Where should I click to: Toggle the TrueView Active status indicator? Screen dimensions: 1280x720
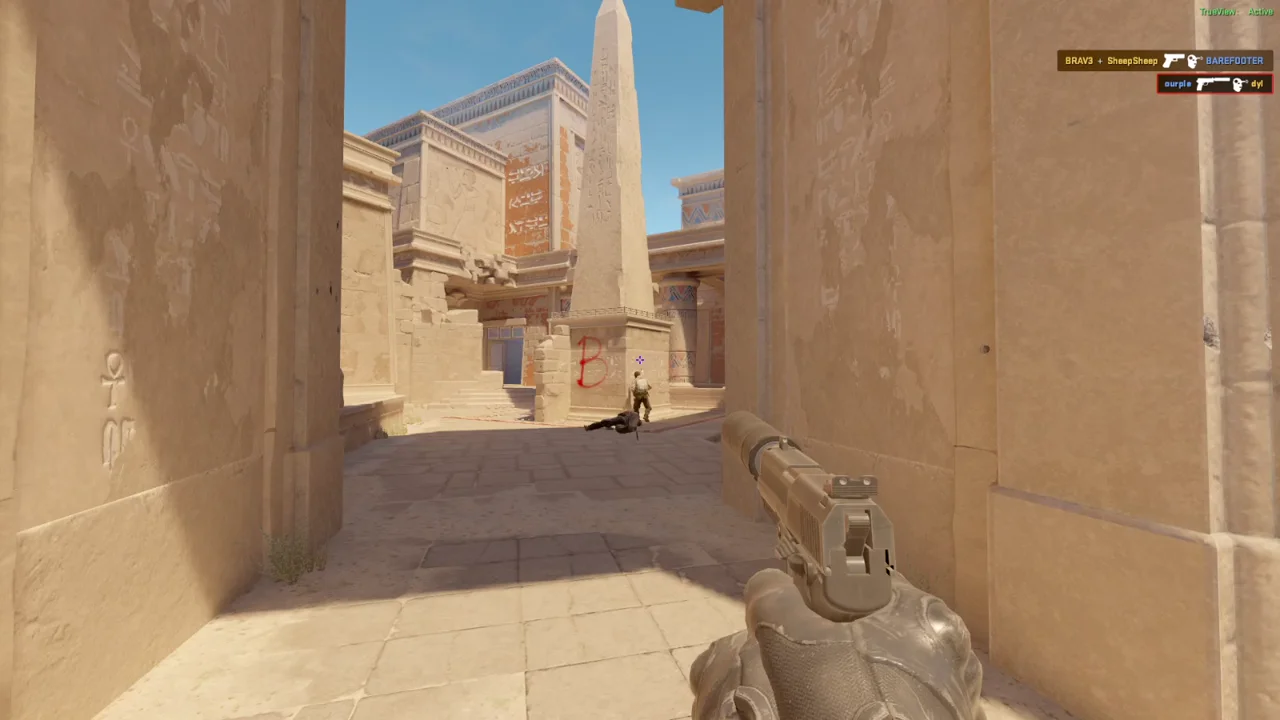1233,12
